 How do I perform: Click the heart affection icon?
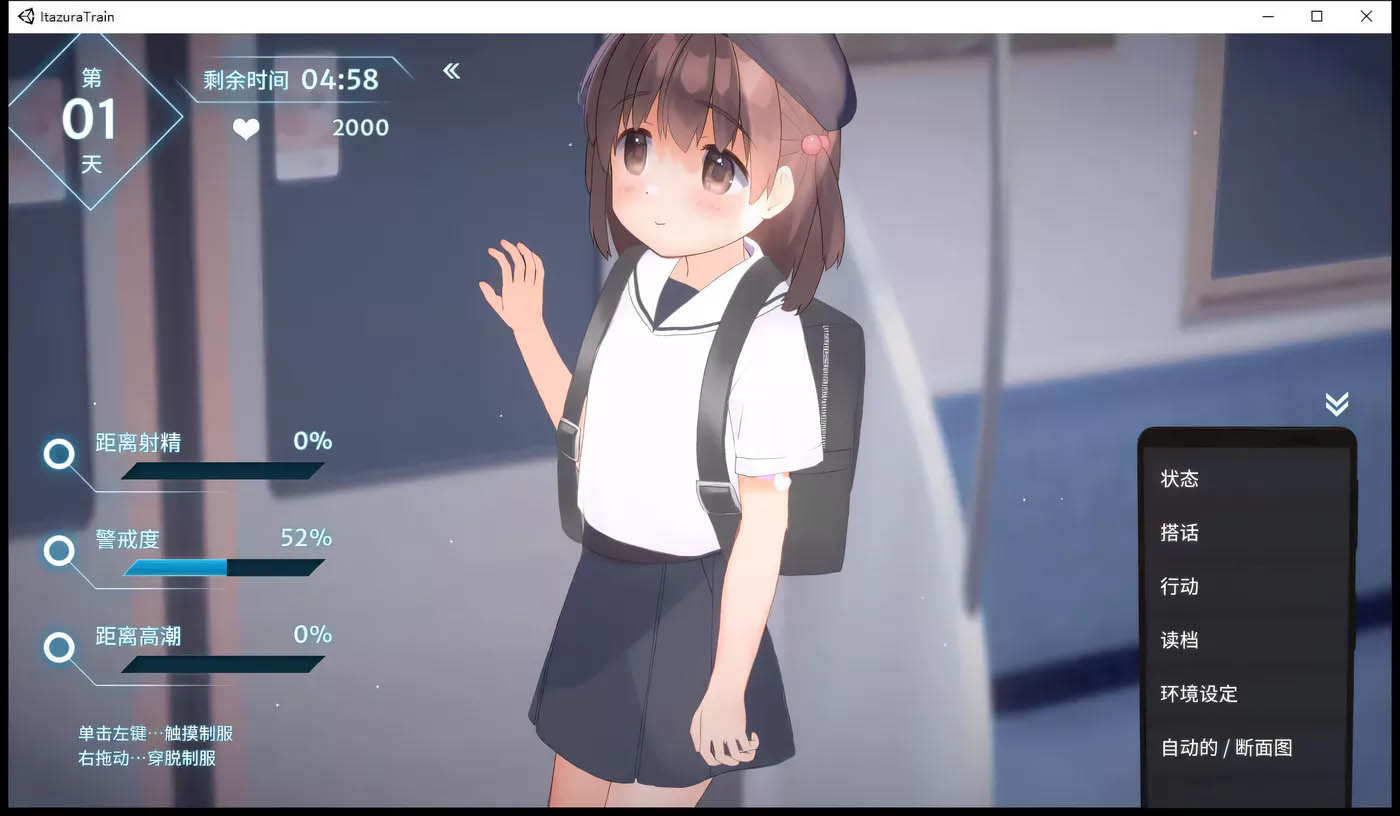click(246, 128)
